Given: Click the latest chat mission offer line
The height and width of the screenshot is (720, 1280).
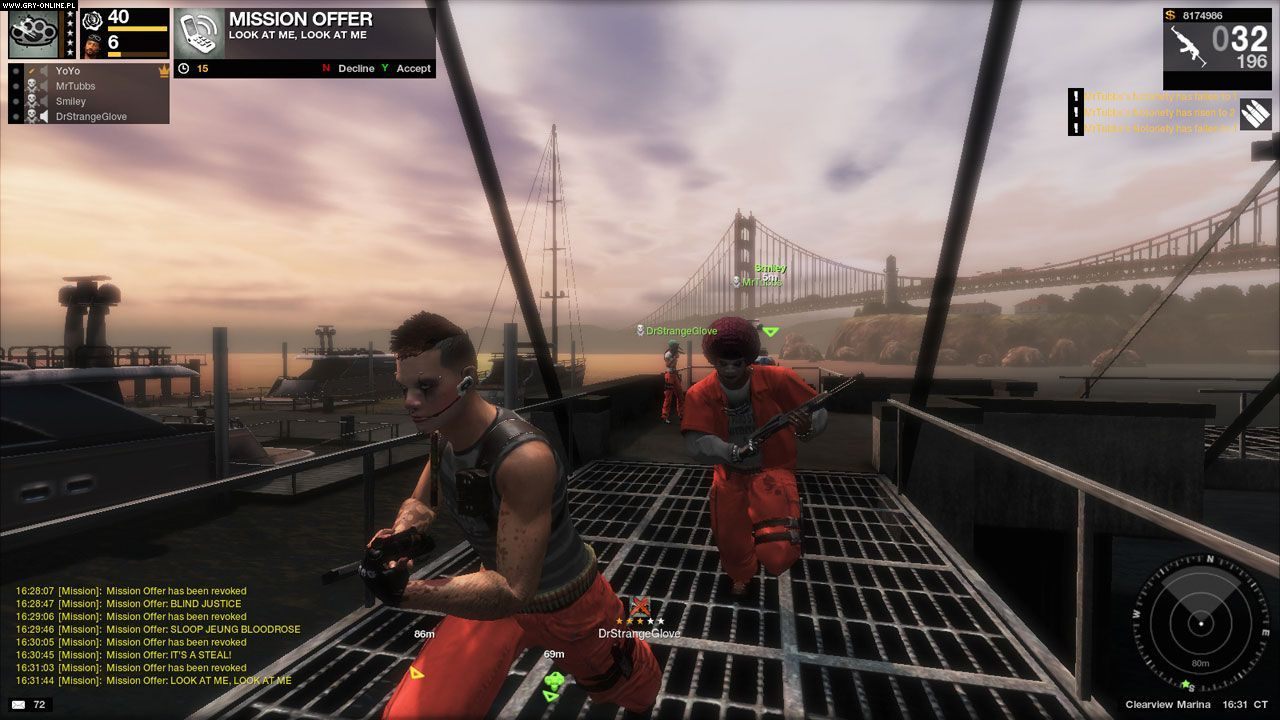Looking at the screenshot, I should [x=174, y=680].
